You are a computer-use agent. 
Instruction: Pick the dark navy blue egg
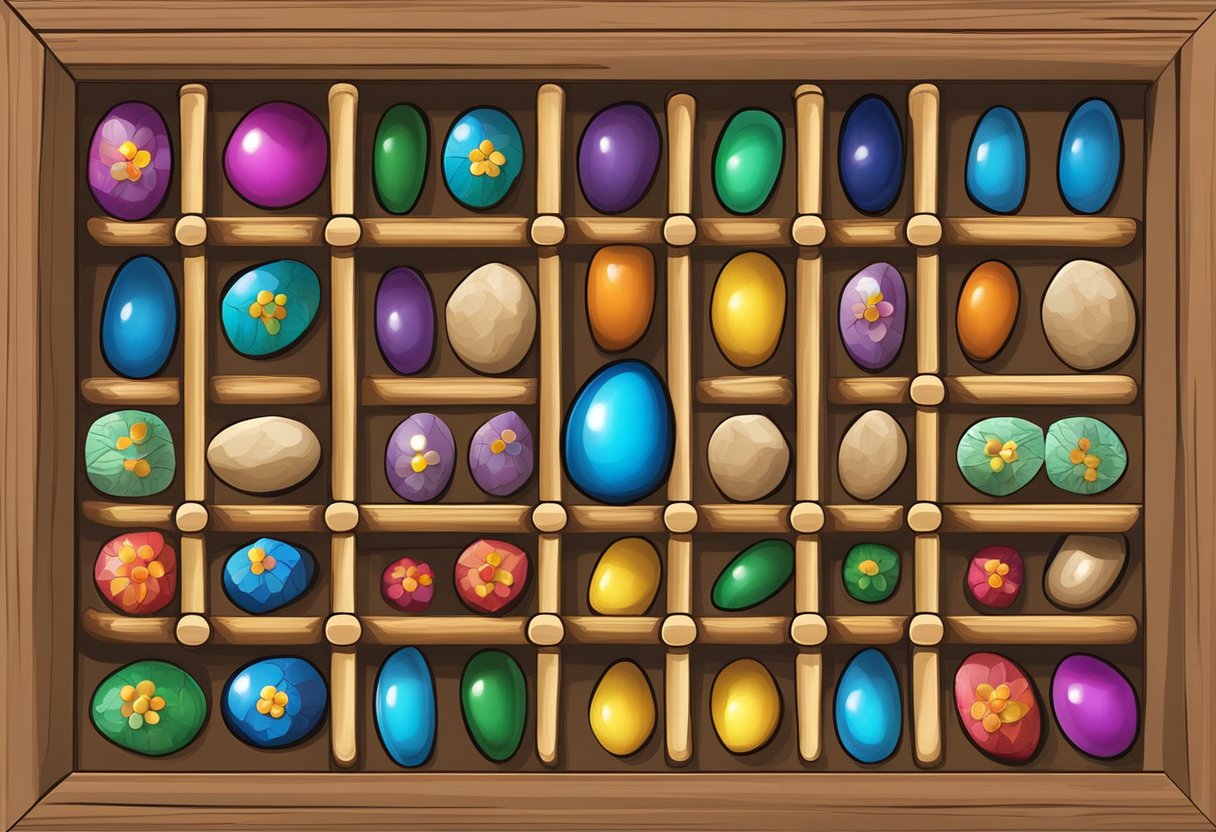[x=870, y=155]
